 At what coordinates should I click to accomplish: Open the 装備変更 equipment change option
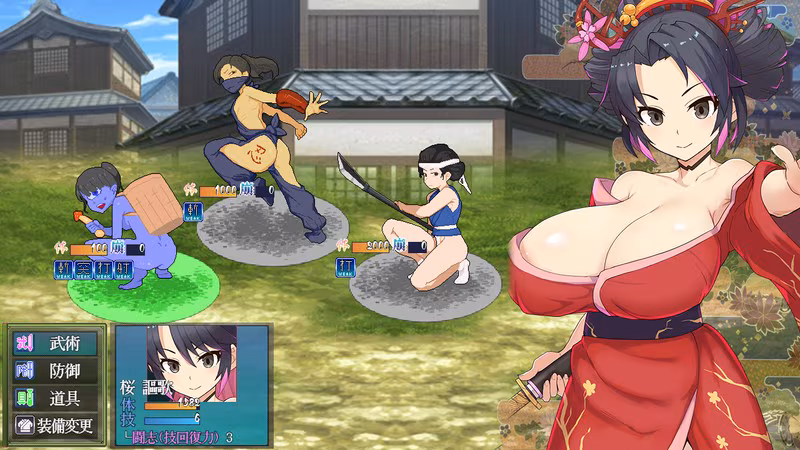point(57,425)
